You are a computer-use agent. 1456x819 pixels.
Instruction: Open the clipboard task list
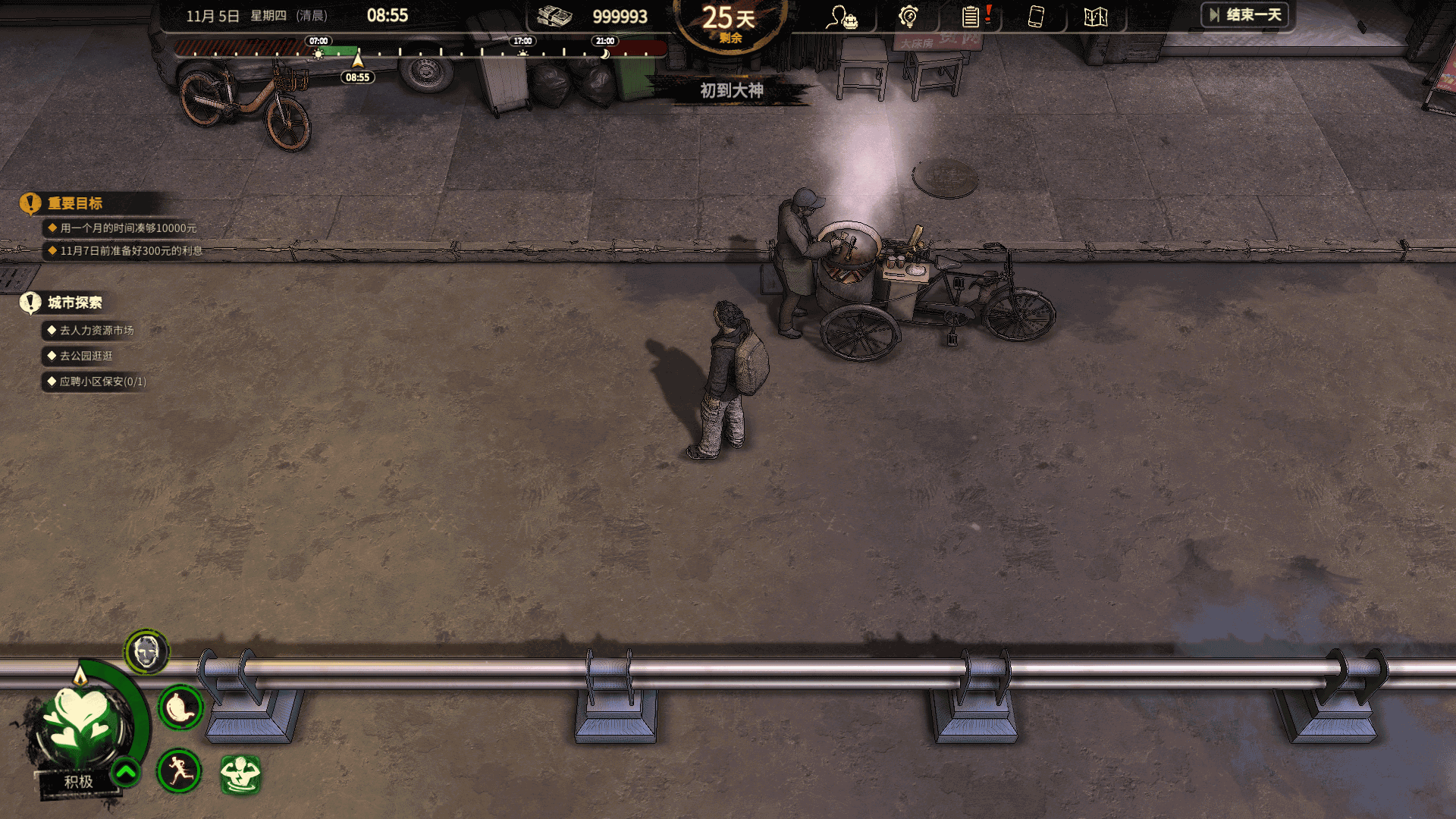(971, 17)
